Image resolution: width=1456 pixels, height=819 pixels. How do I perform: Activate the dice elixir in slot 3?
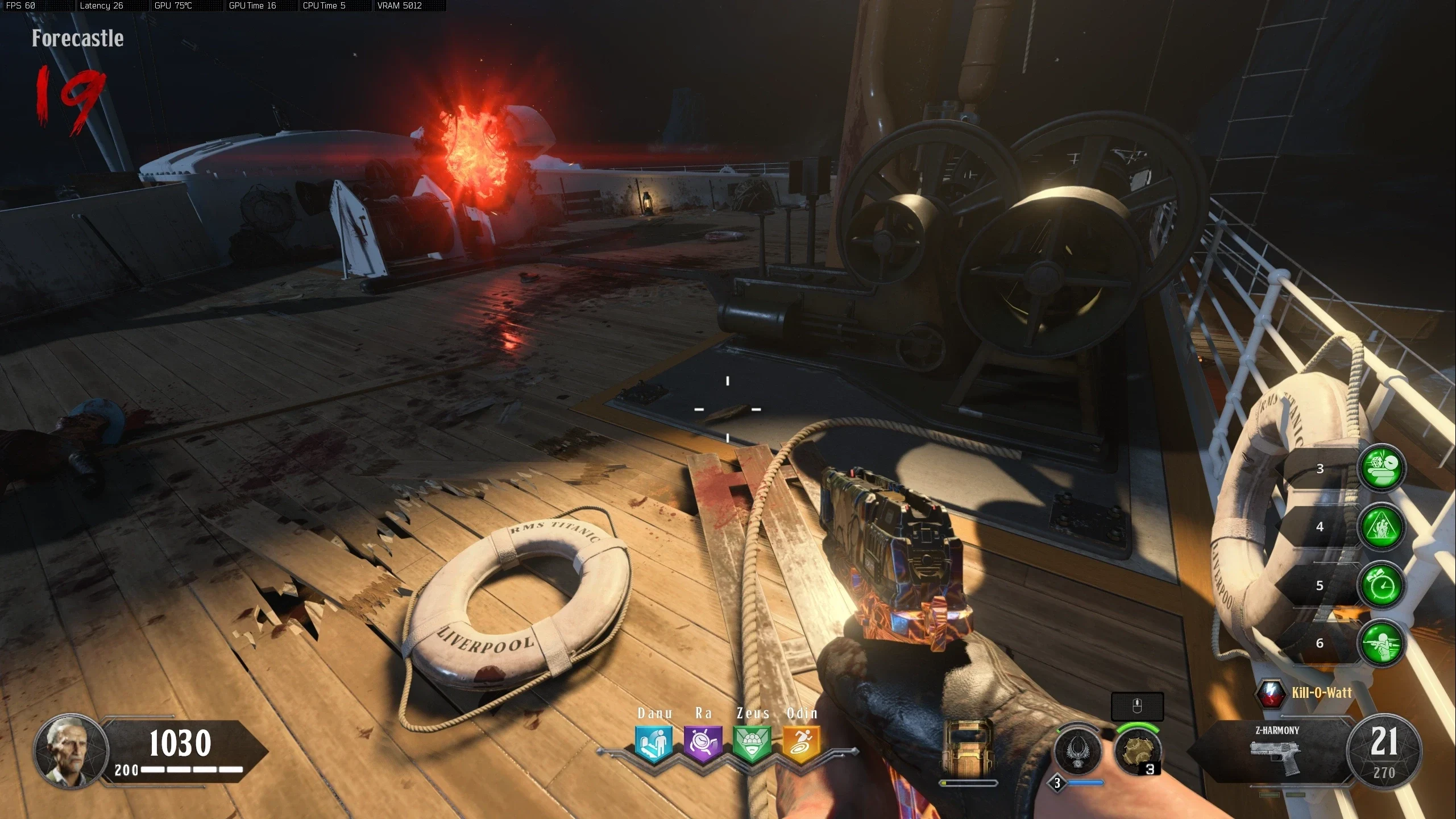[x=1382, y=468]
